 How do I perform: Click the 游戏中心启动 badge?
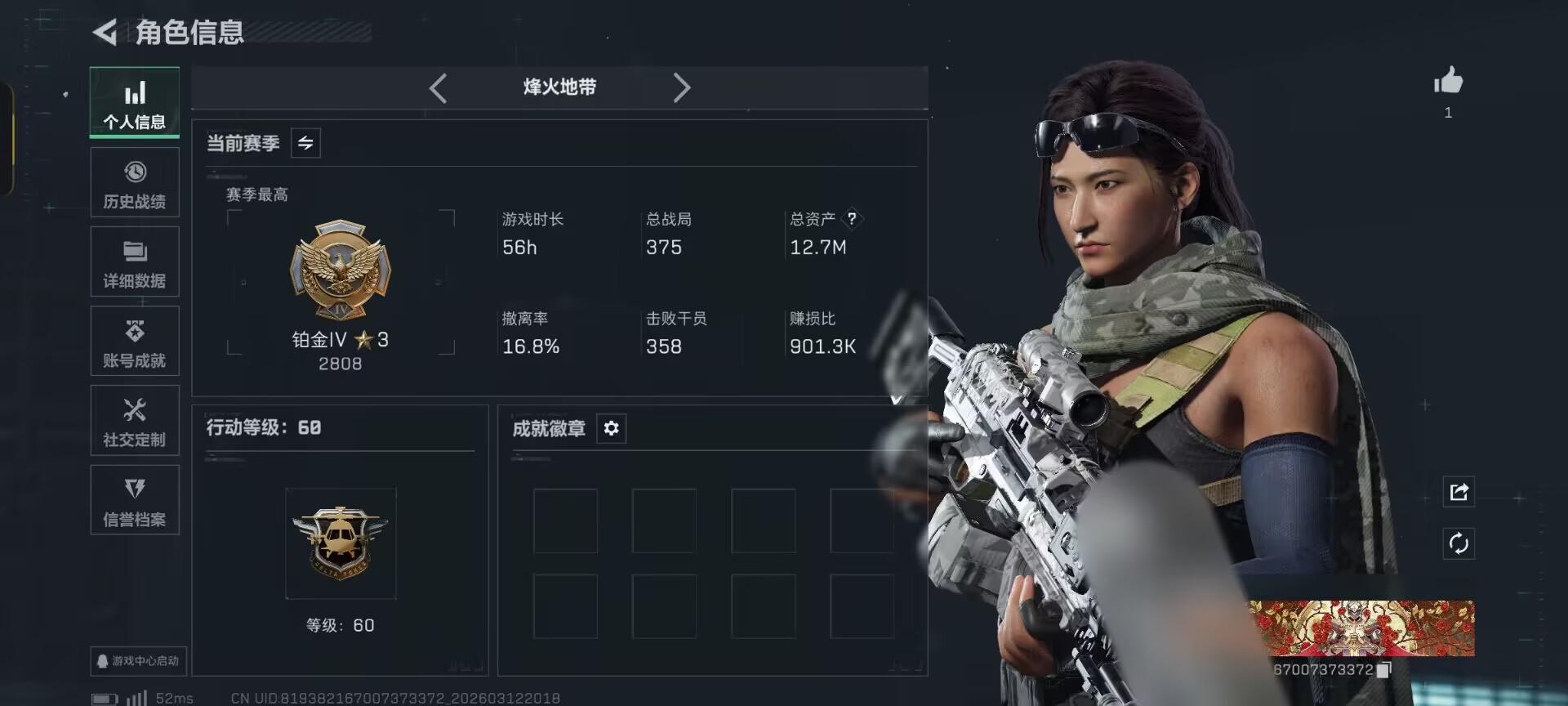(x=138, y=660)
